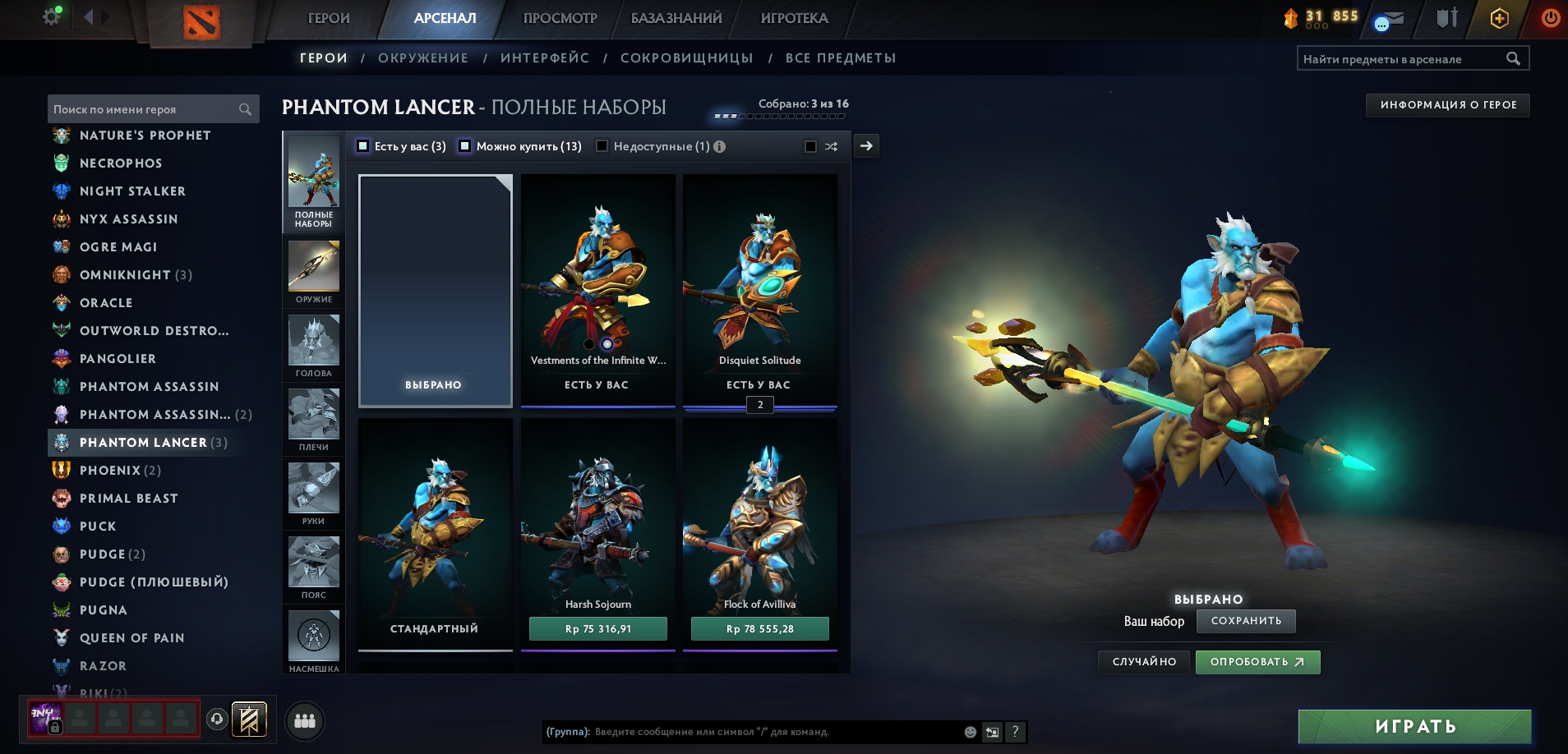Try the set with ОПРОБОВАТЬ

click(1257, 662)
